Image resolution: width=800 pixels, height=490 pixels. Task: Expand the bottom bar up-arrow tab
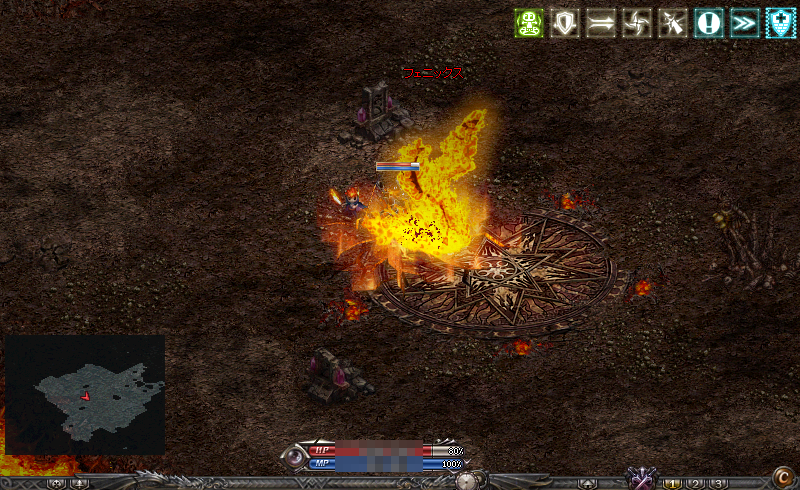click(x=588, y=484)
